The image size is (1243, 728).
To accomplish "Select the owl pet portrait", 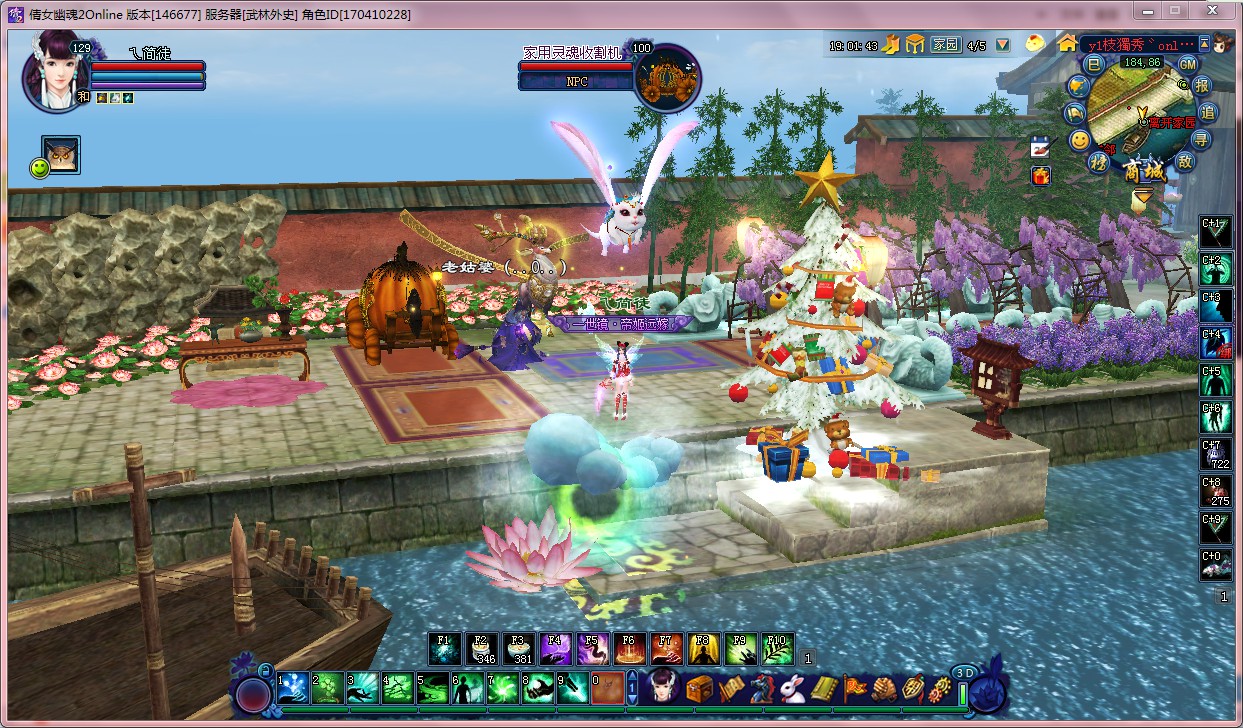I will click(62, 155).
